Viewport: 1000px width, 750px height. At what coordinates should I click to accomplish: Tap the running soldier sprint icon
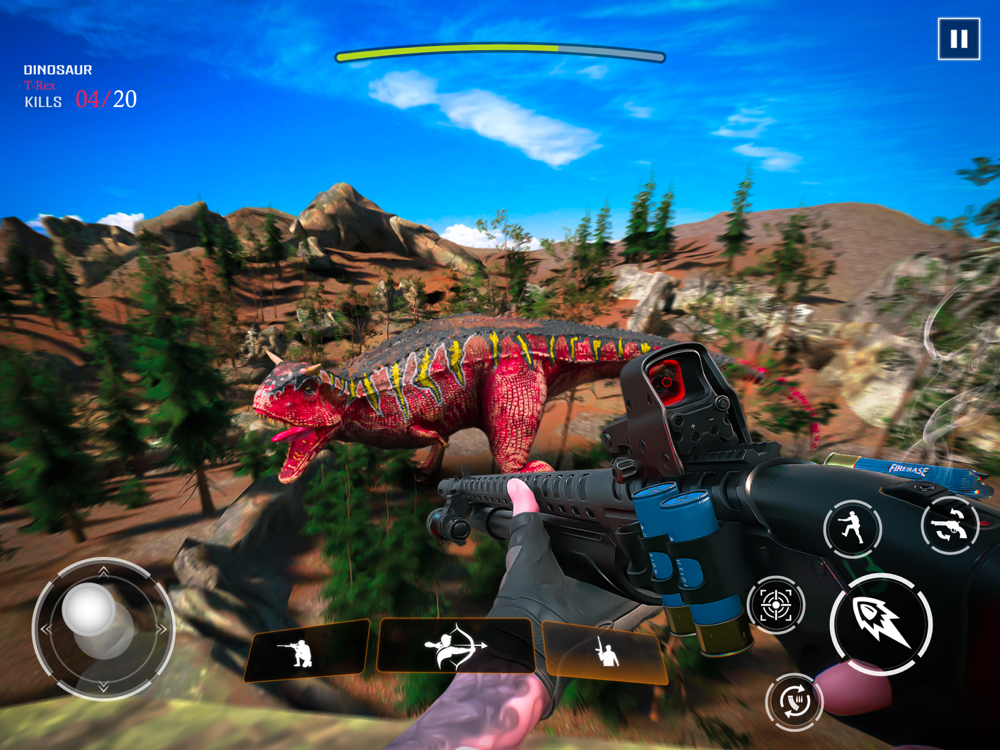point(852,528)
